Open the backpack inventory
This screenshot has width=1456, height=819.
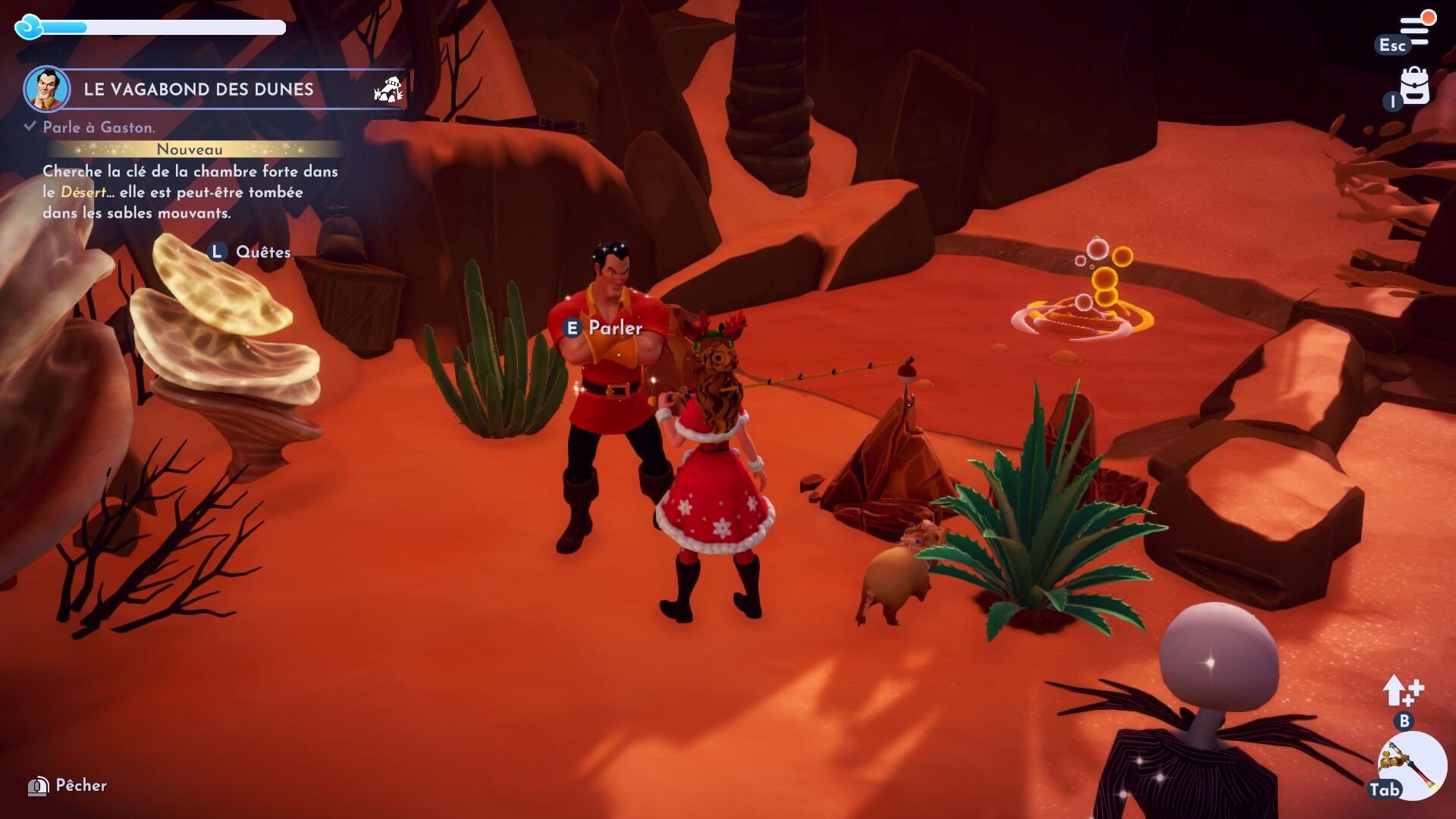tap(1414, 86)
